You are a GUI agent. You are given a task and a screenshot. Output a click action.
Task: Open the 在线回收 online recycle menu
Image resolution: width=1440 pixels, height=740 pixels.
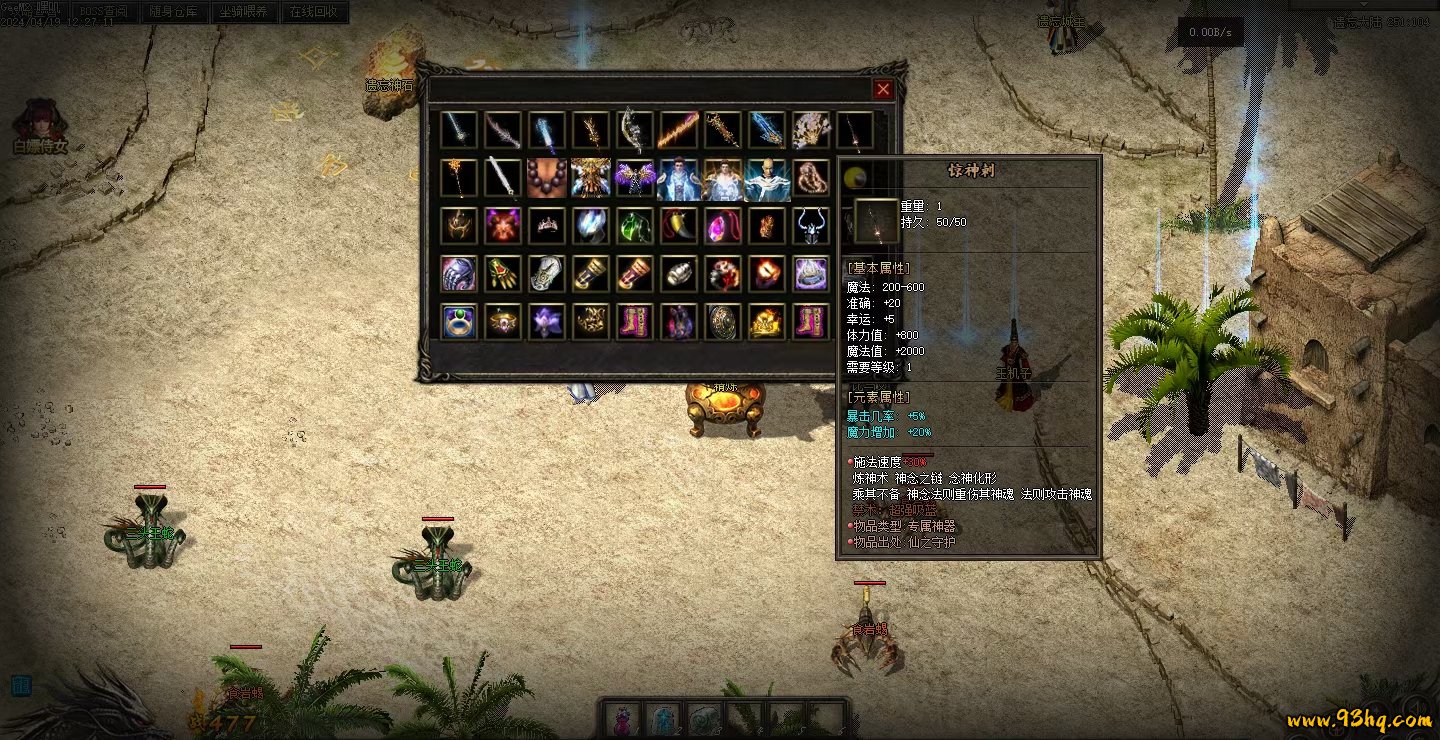(314, 13)
